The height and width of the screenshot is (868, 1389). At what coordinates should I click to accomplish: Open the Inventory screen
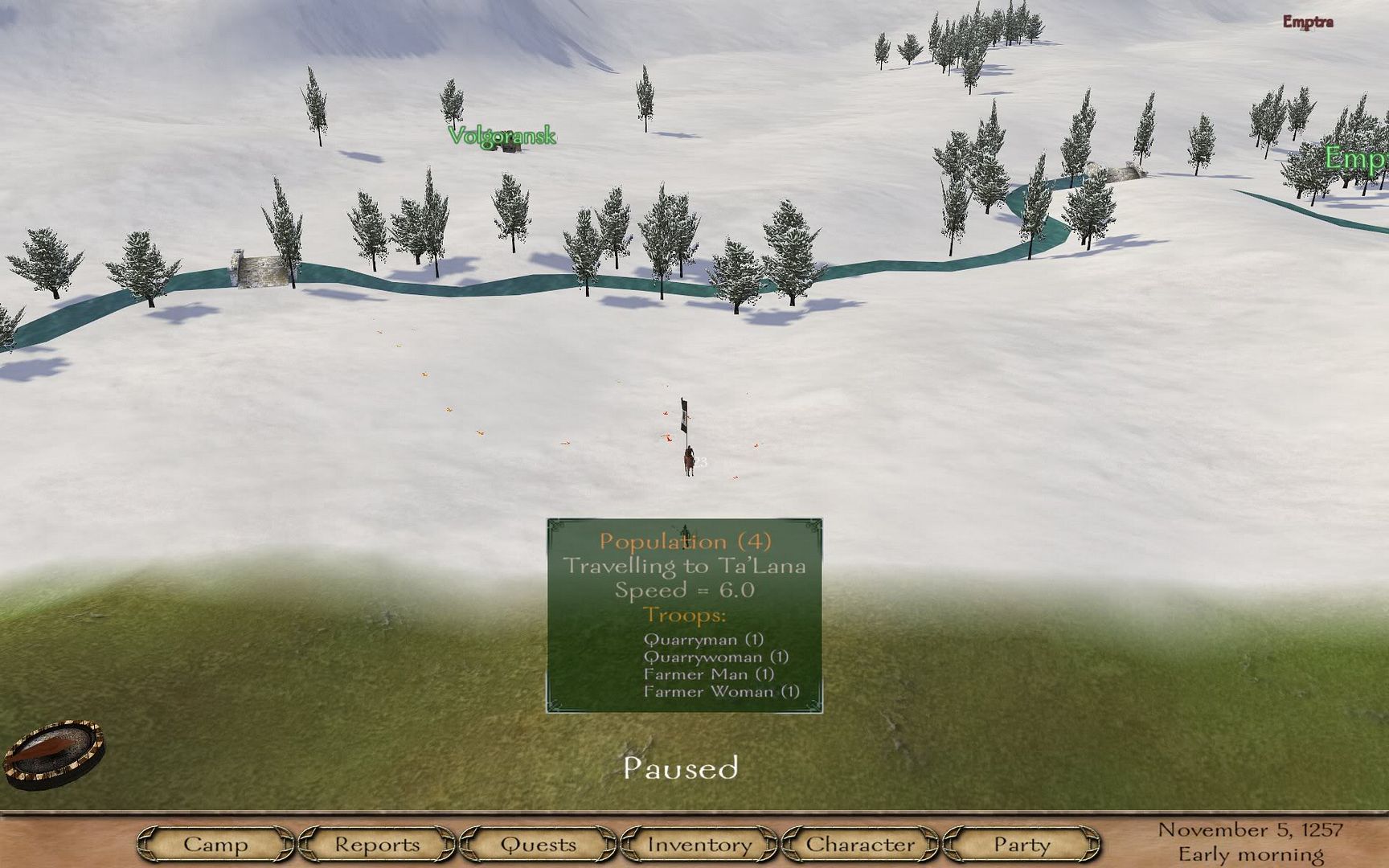pyautogui.click(x=699, y=845)
